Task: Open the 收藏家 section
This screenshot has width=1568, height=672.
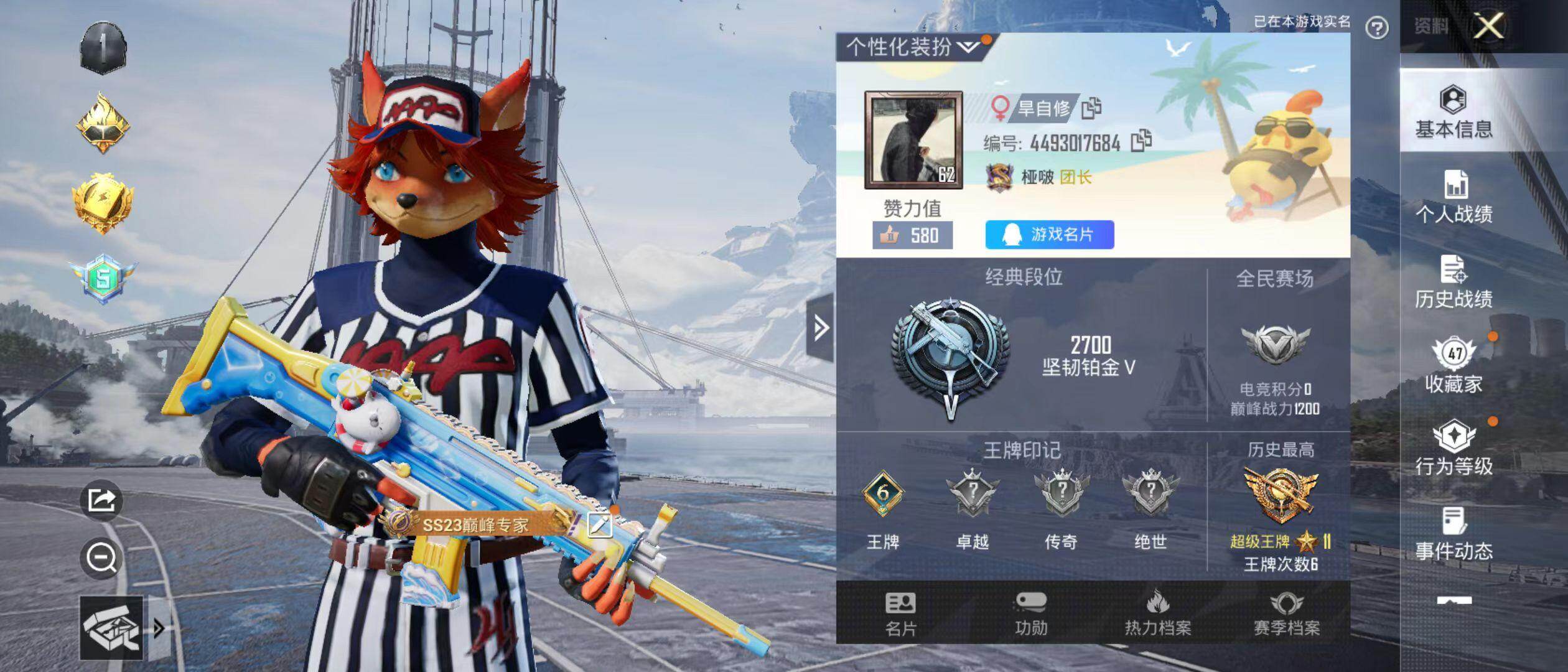Action: pyautogui.click(x=1454, y=366)
